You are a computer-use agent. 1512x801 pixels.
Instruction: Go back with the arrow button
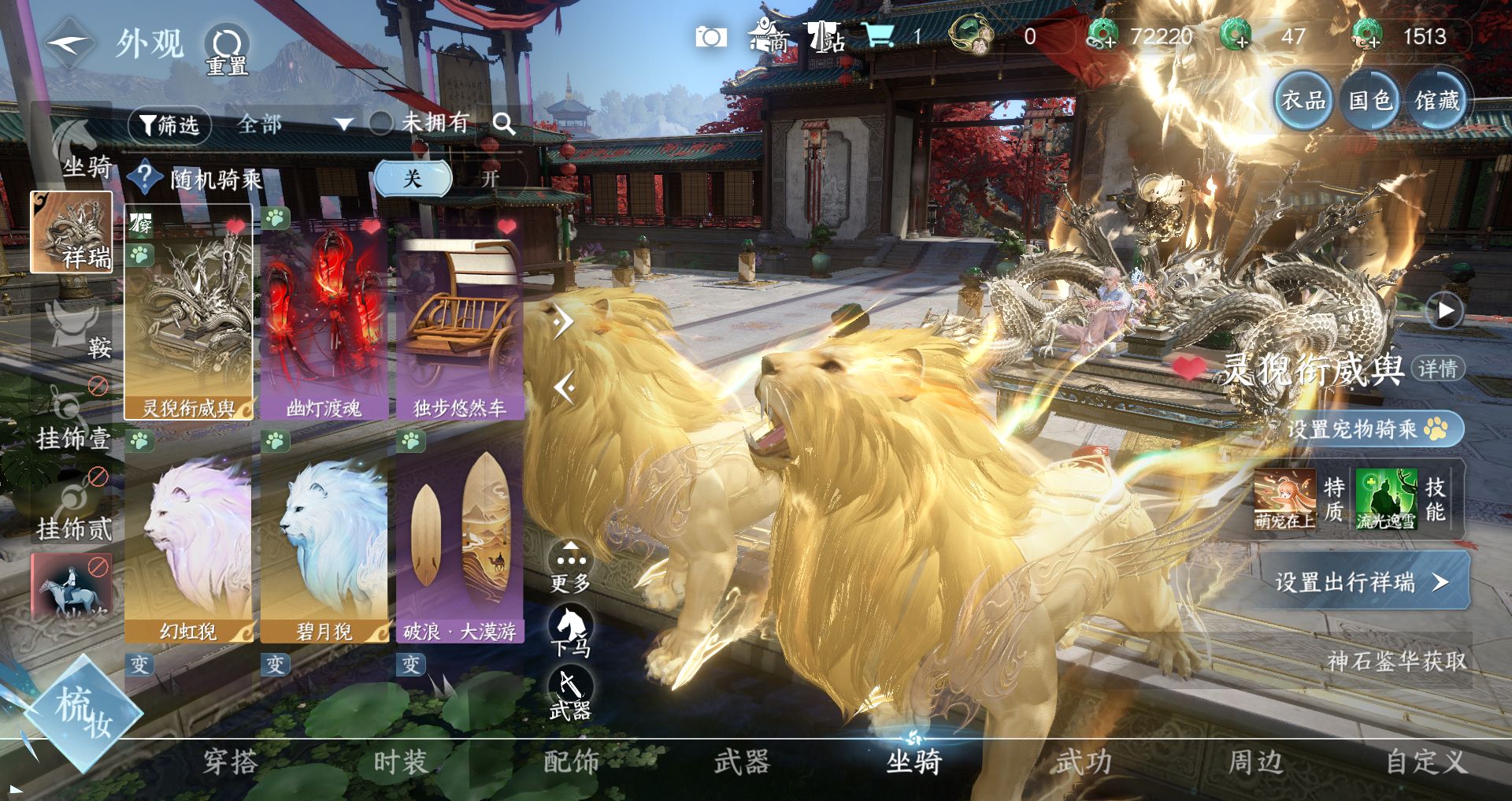pos(69,44)
